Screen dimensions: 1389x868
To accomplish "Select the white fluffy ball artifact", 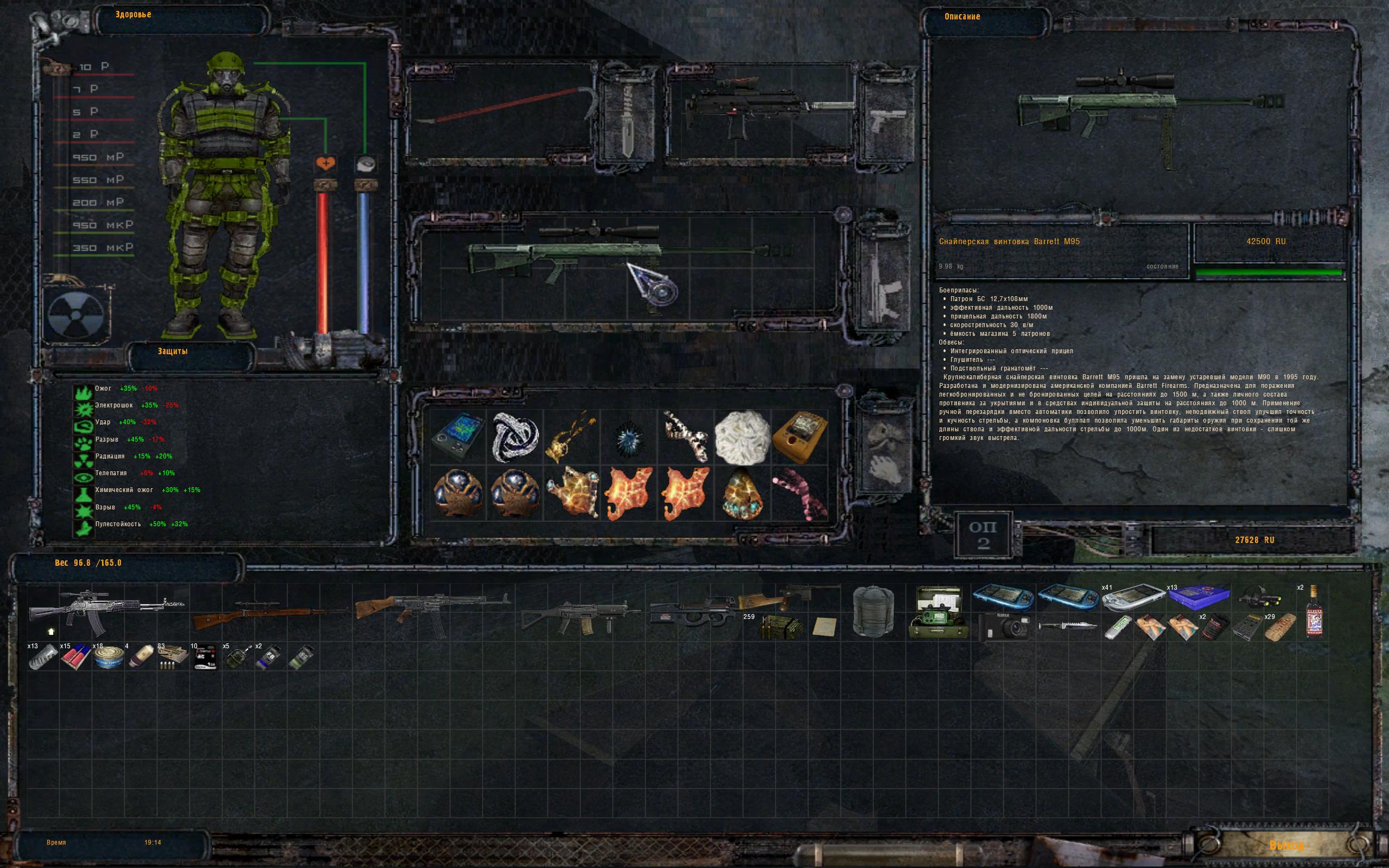I will 742,437.
